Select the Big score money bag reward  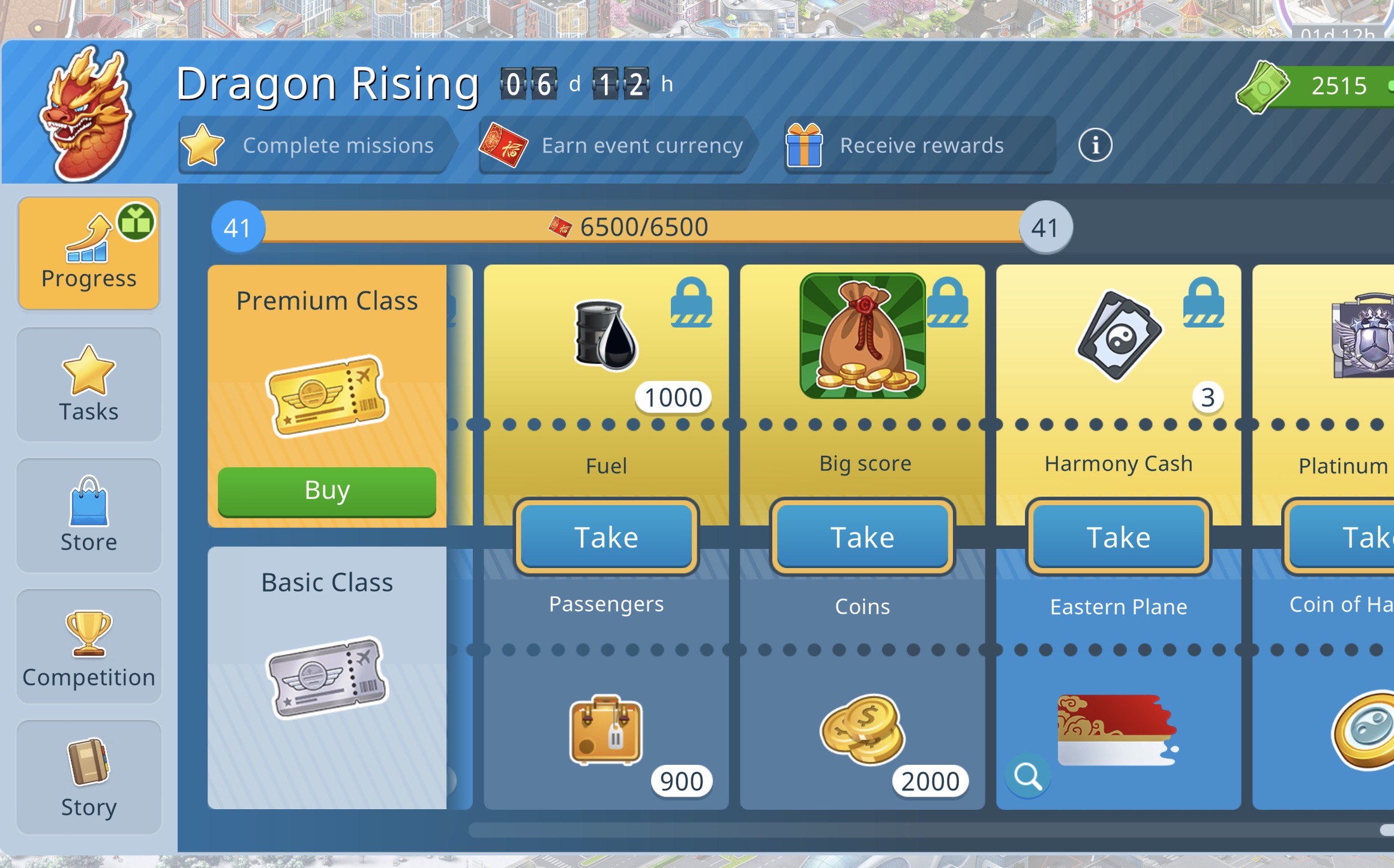coord(862,336)
